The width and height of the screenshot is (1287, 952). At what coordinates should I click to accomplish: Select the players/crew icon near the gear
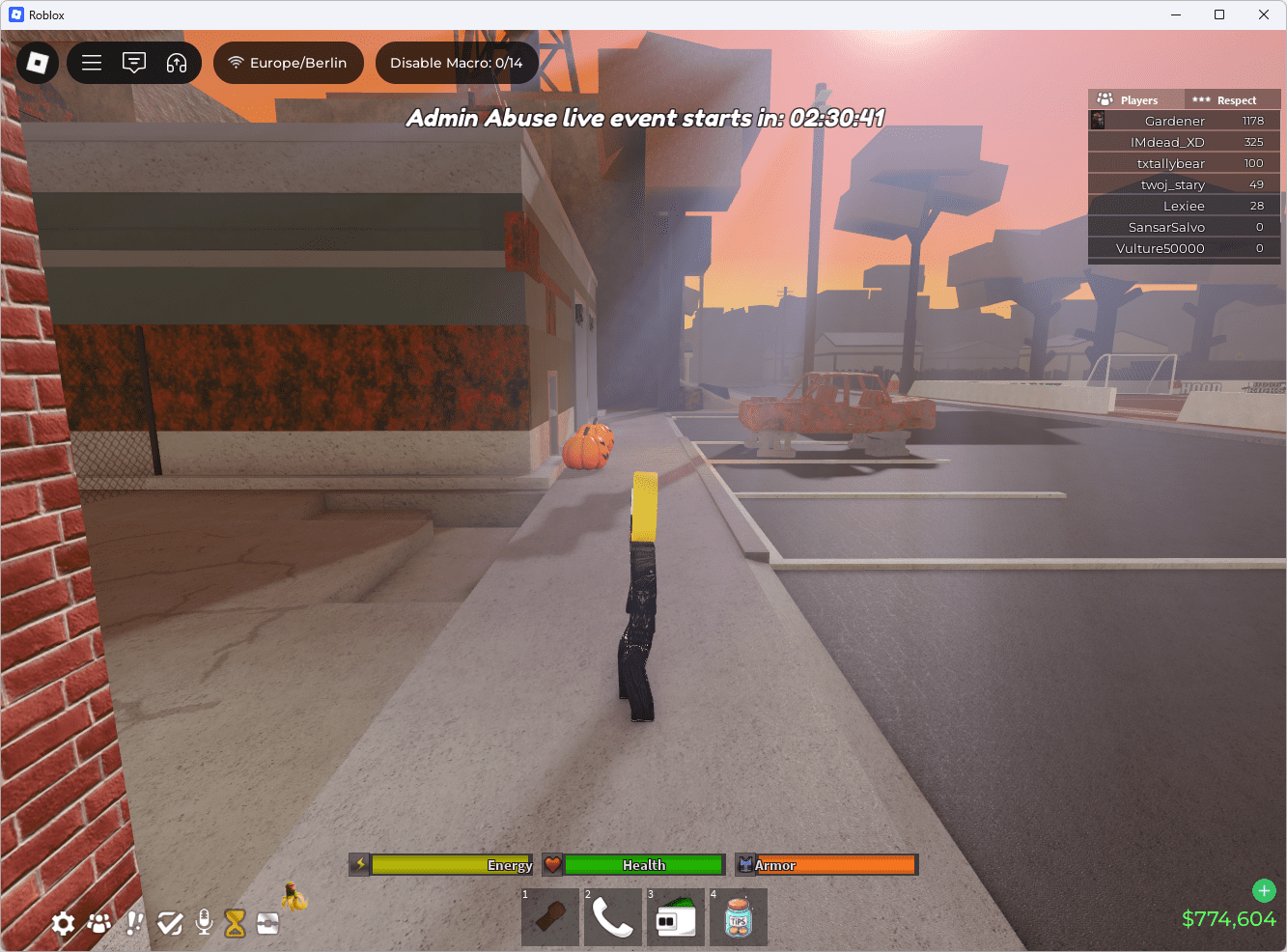(98, 924)
